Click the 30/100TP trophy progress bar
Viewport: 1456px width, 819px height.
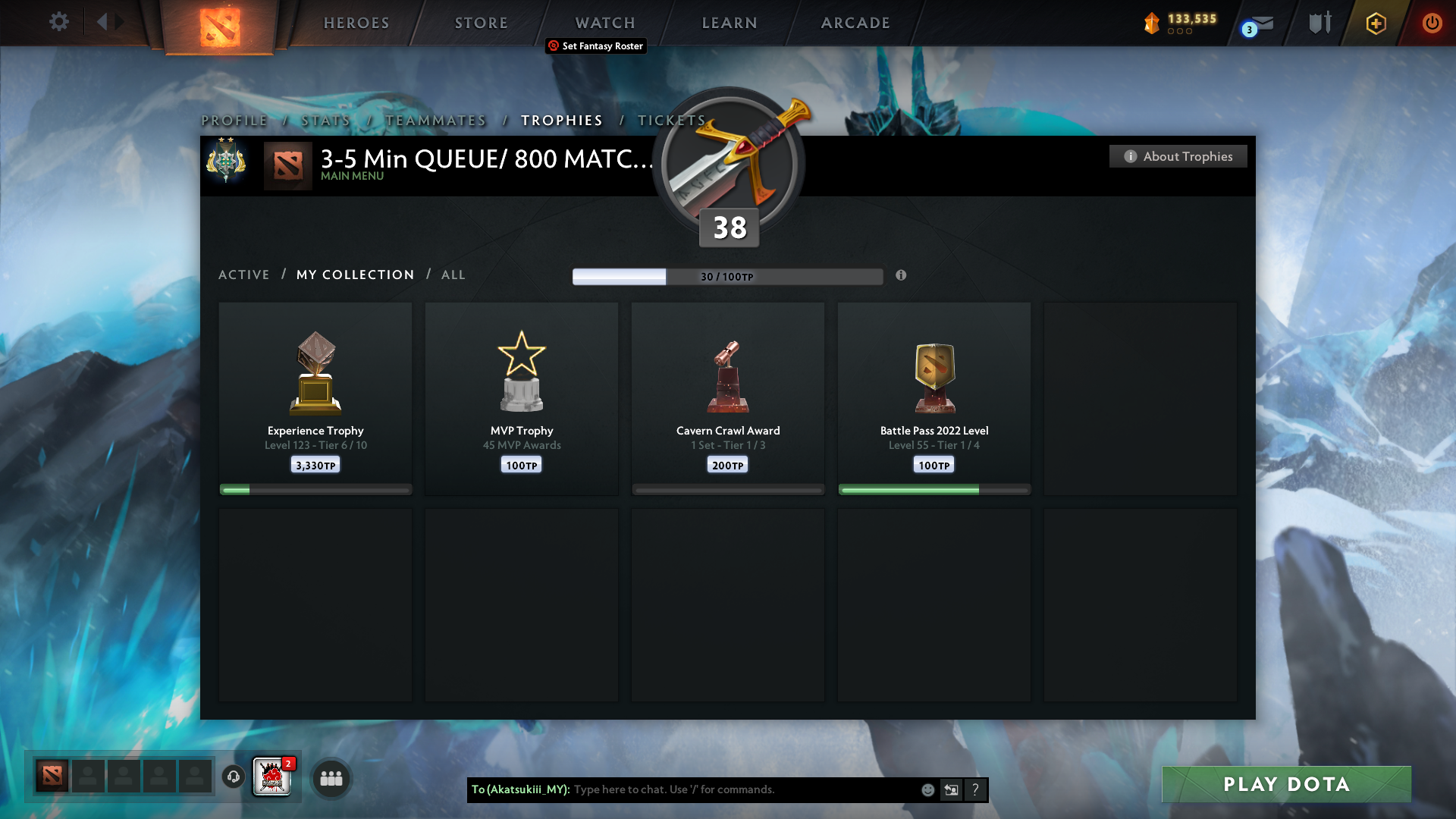point(728,277)
